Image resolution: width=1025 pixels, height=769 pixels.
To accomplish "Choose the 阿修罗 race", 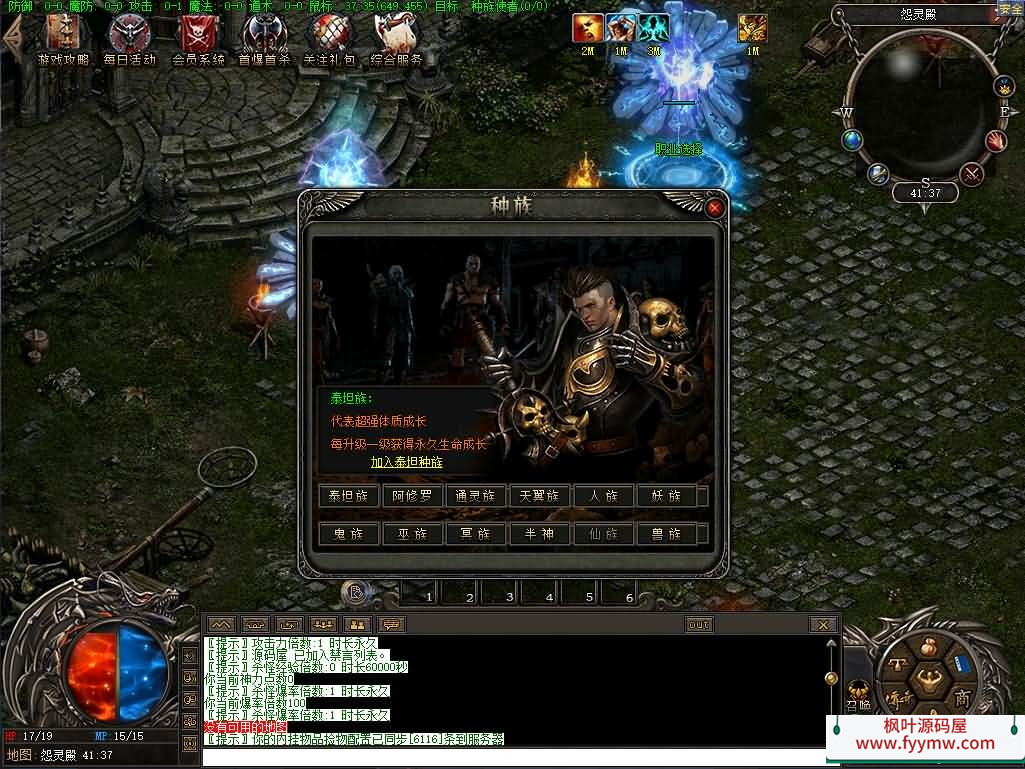I will (x=412, y=496).
